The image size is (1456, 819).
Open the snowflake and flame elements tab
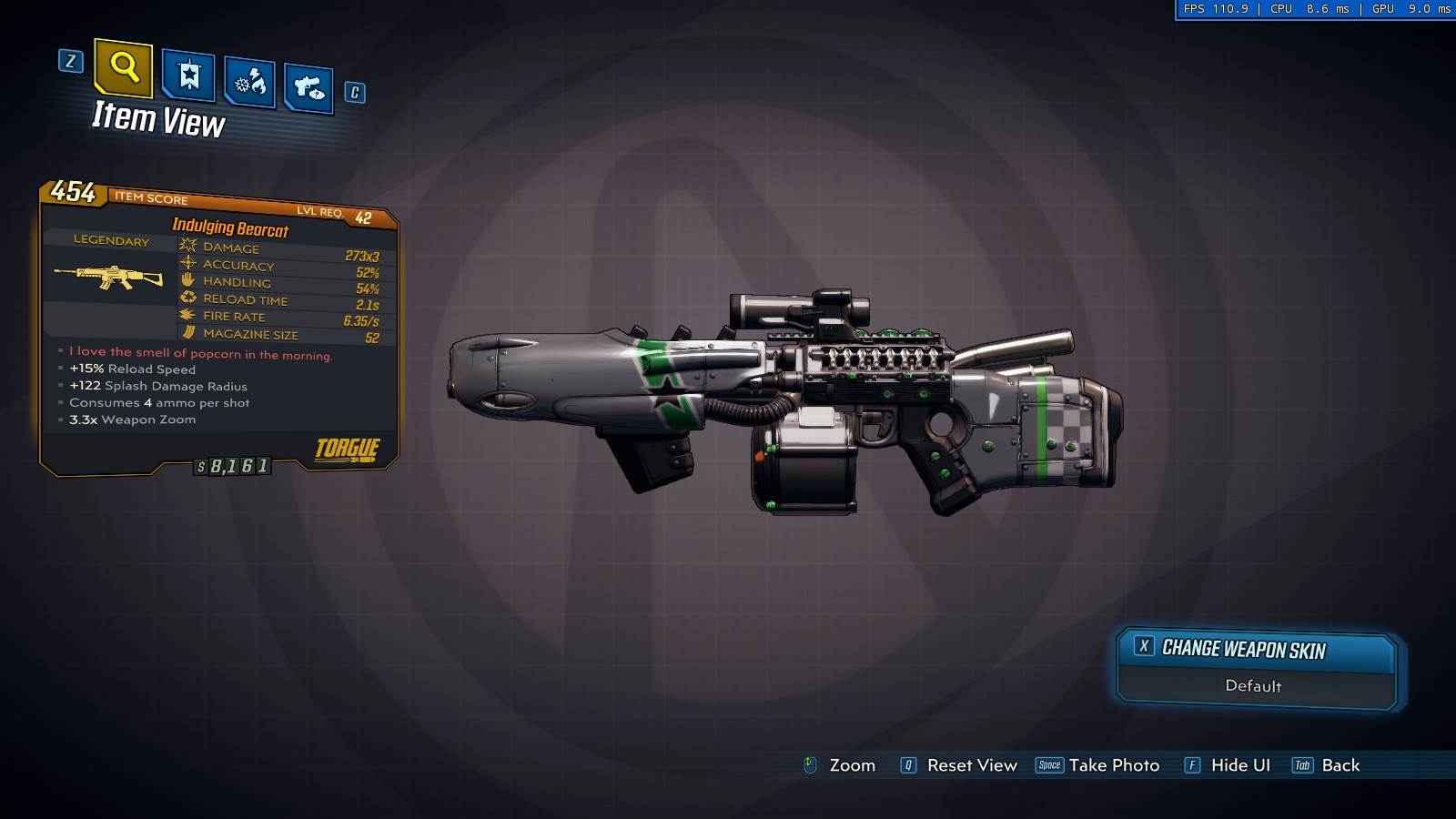tap(249, 83)
